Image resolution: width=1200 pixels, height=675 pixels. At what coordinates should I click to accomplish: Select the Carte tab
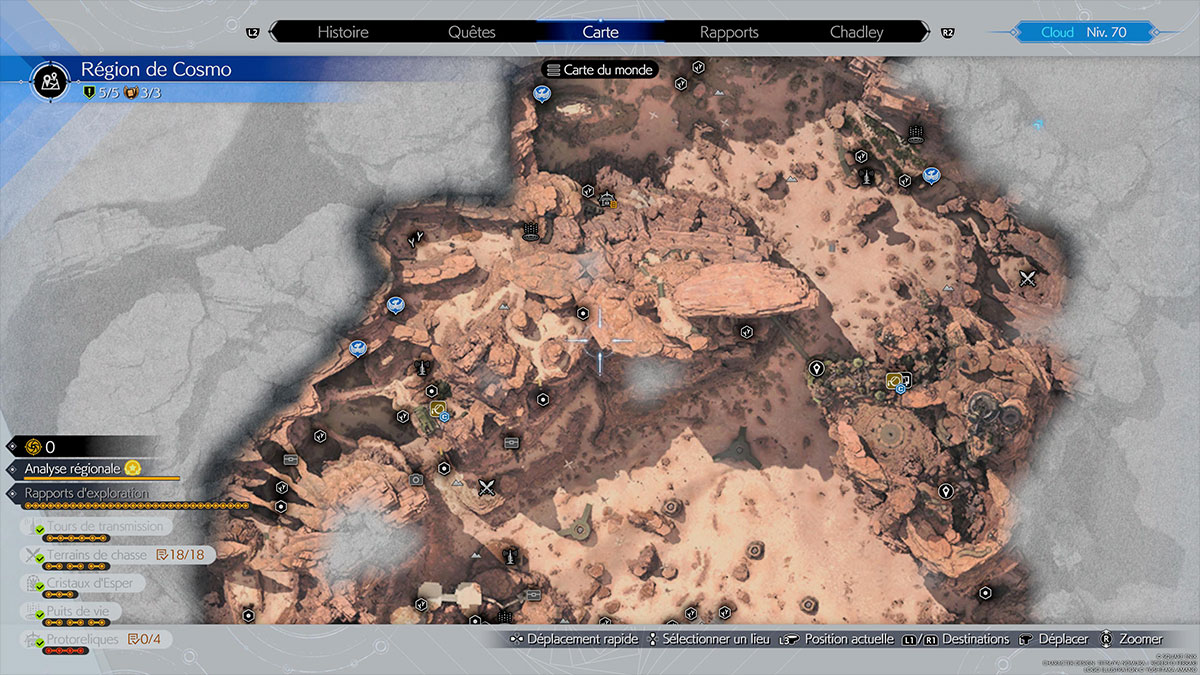(x=600, y=32)
